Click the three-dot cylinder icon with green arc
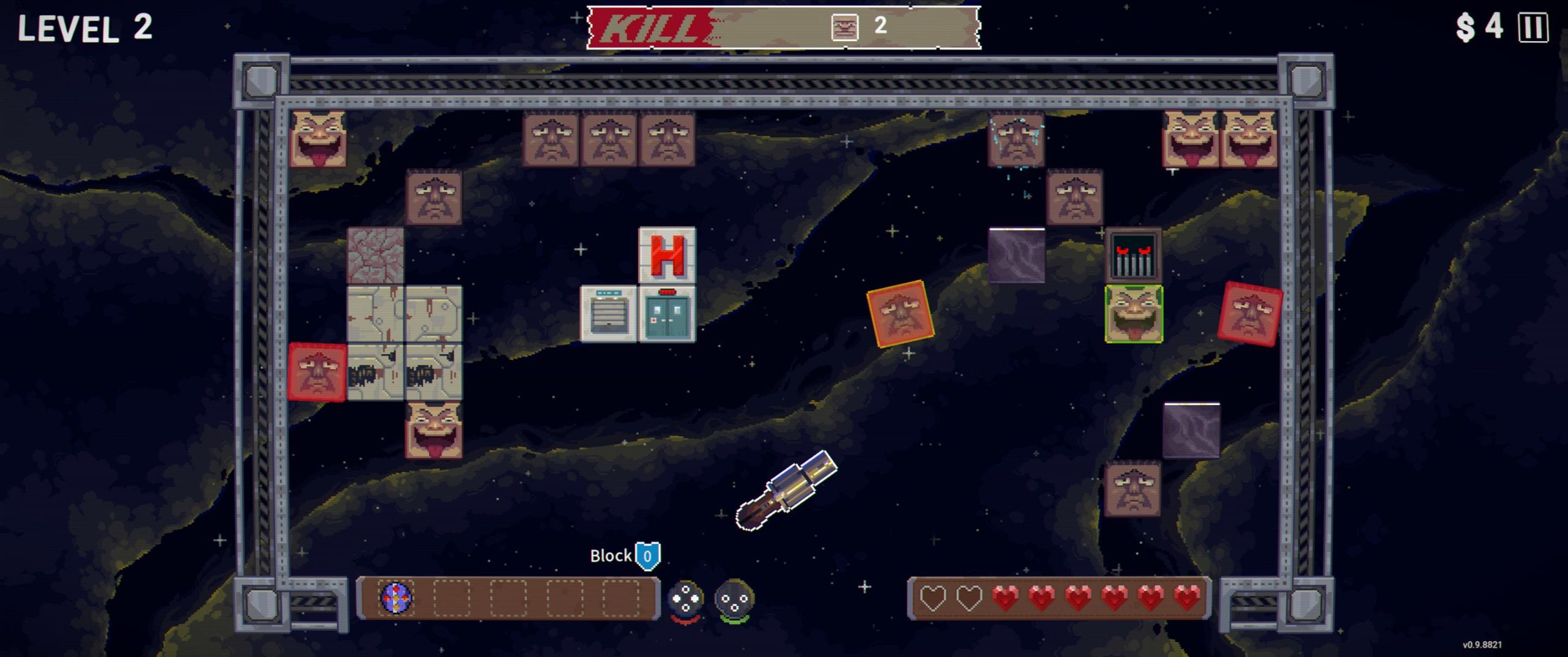This screenshot has height=657, width=1568. pos(734,599)
